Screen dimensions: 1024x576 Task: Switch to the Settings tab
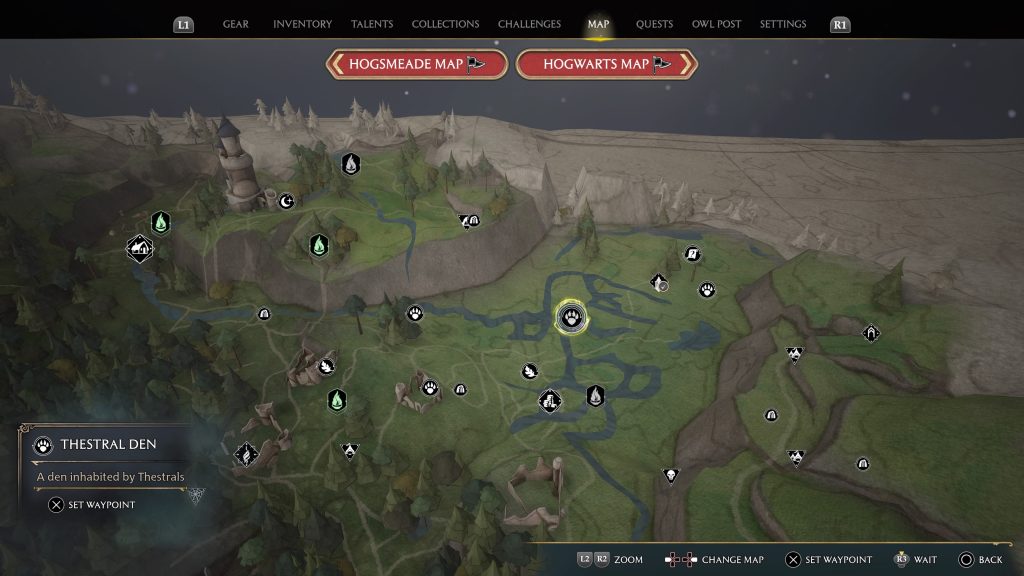783,24
